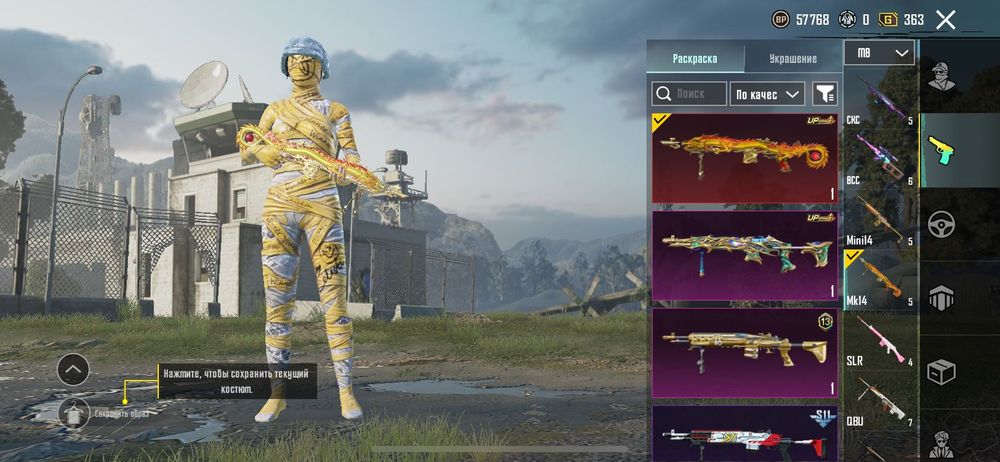This screenshot has width=1000, height=462.
Task: Select the Mk14 weapon entry
Action: (x=880, y=282)
